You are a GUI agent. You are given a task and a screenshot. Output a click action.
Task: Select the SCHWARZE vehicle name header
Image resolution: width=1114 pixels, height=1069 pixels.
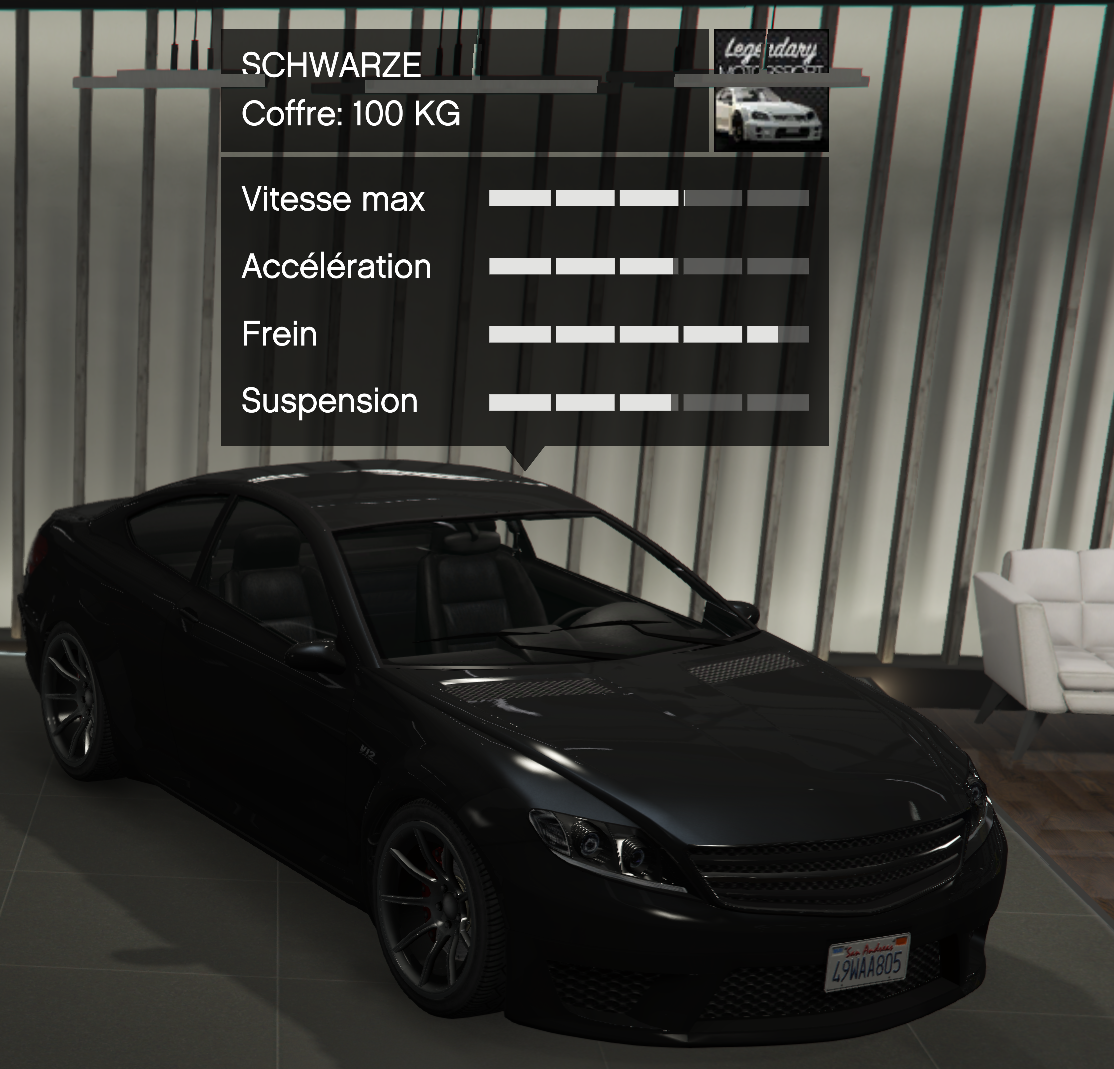[x=331, y=65]
